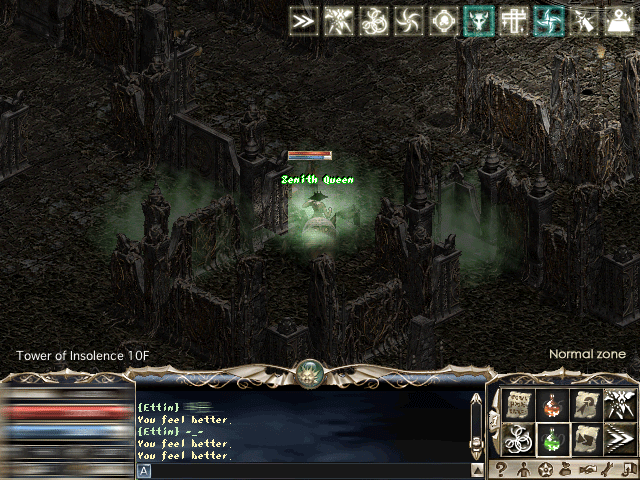The height and width of the screenshot is (480, 640).
Task: Click the orange potion hotbar slot
Action: 552,405
